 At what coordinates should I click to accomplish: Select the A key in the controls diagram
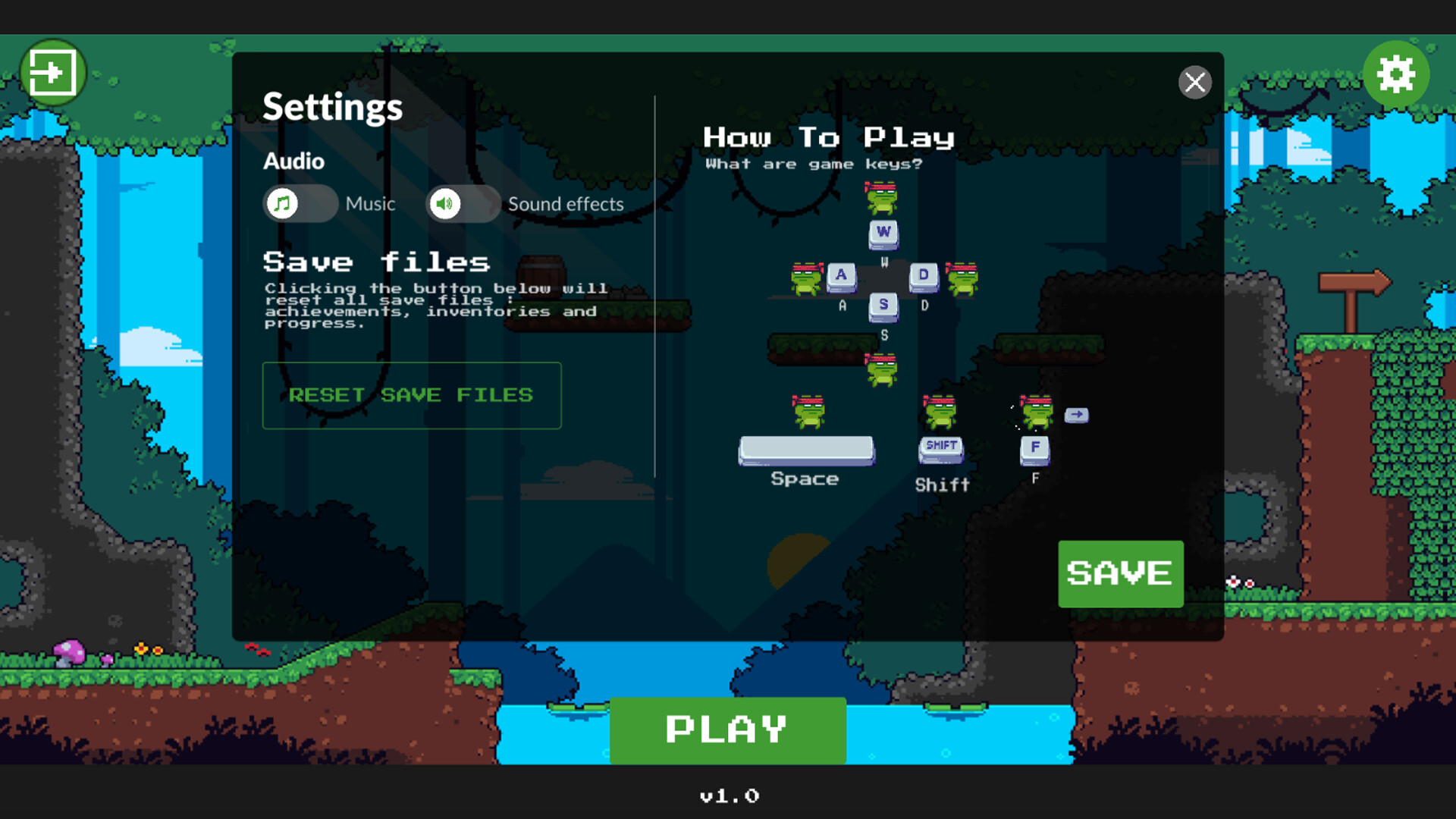(842, 275)
